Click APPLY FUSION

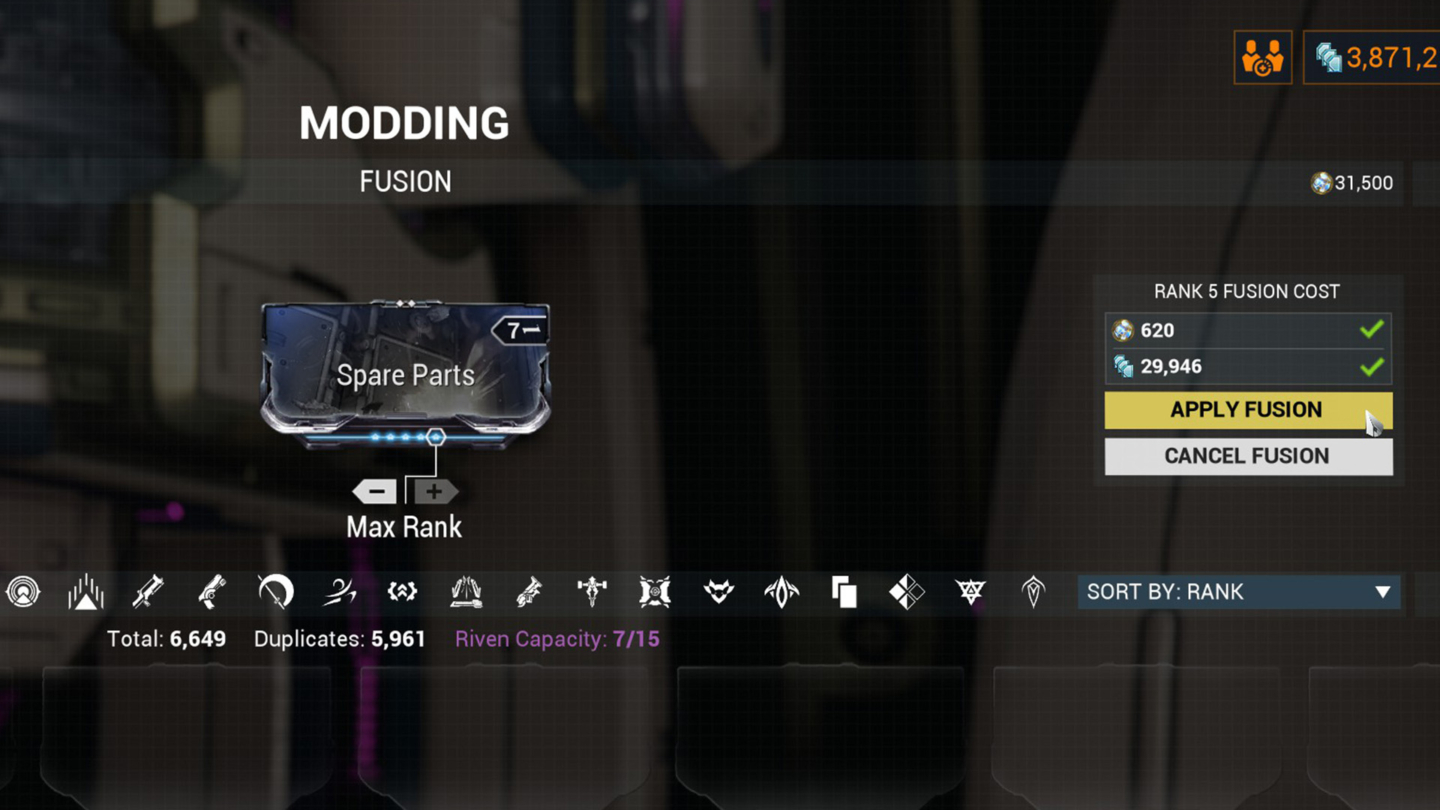1247,410
